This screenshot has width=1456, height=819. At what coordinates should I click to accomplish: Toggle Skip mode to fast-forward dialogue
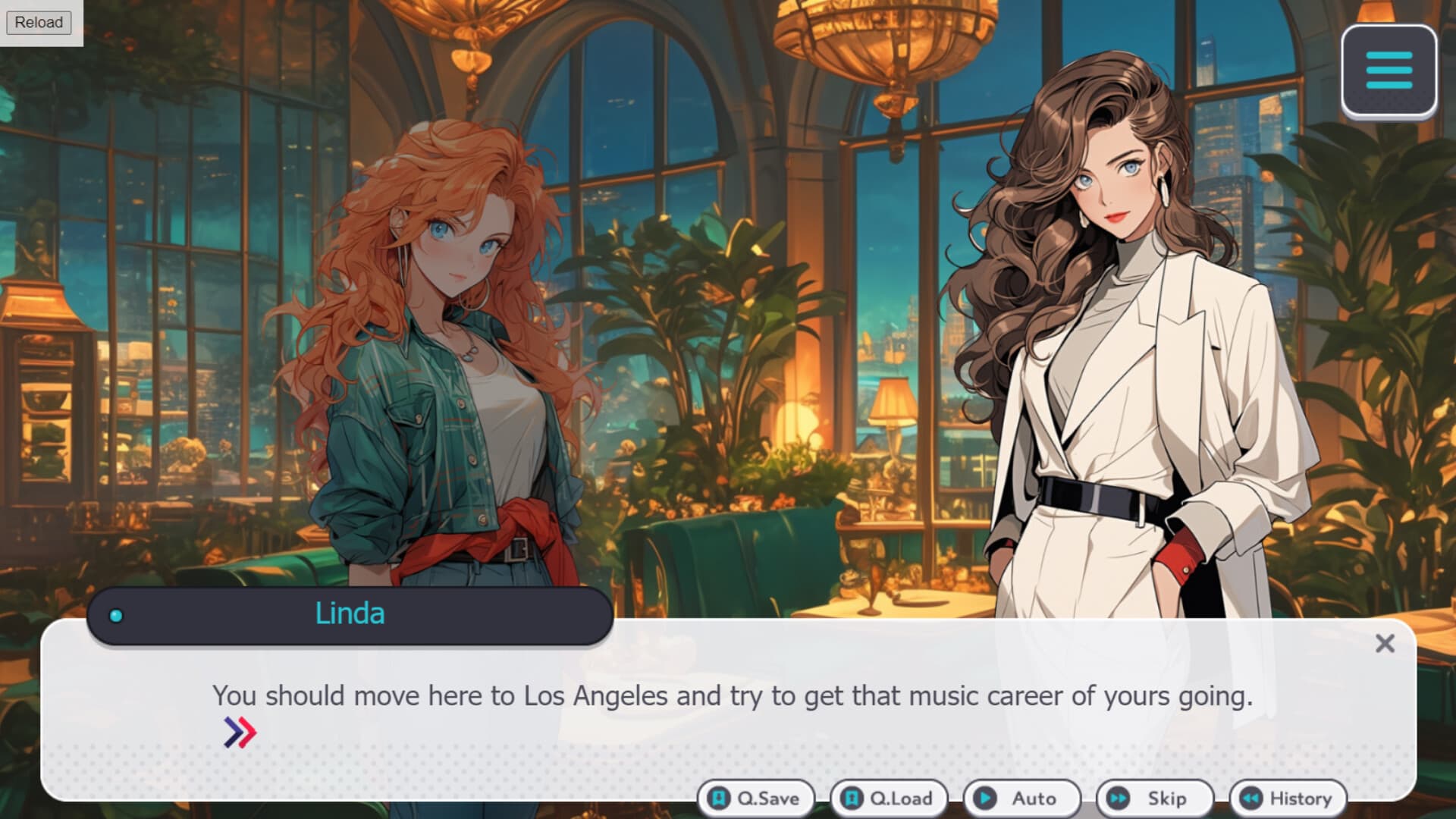1155,798
